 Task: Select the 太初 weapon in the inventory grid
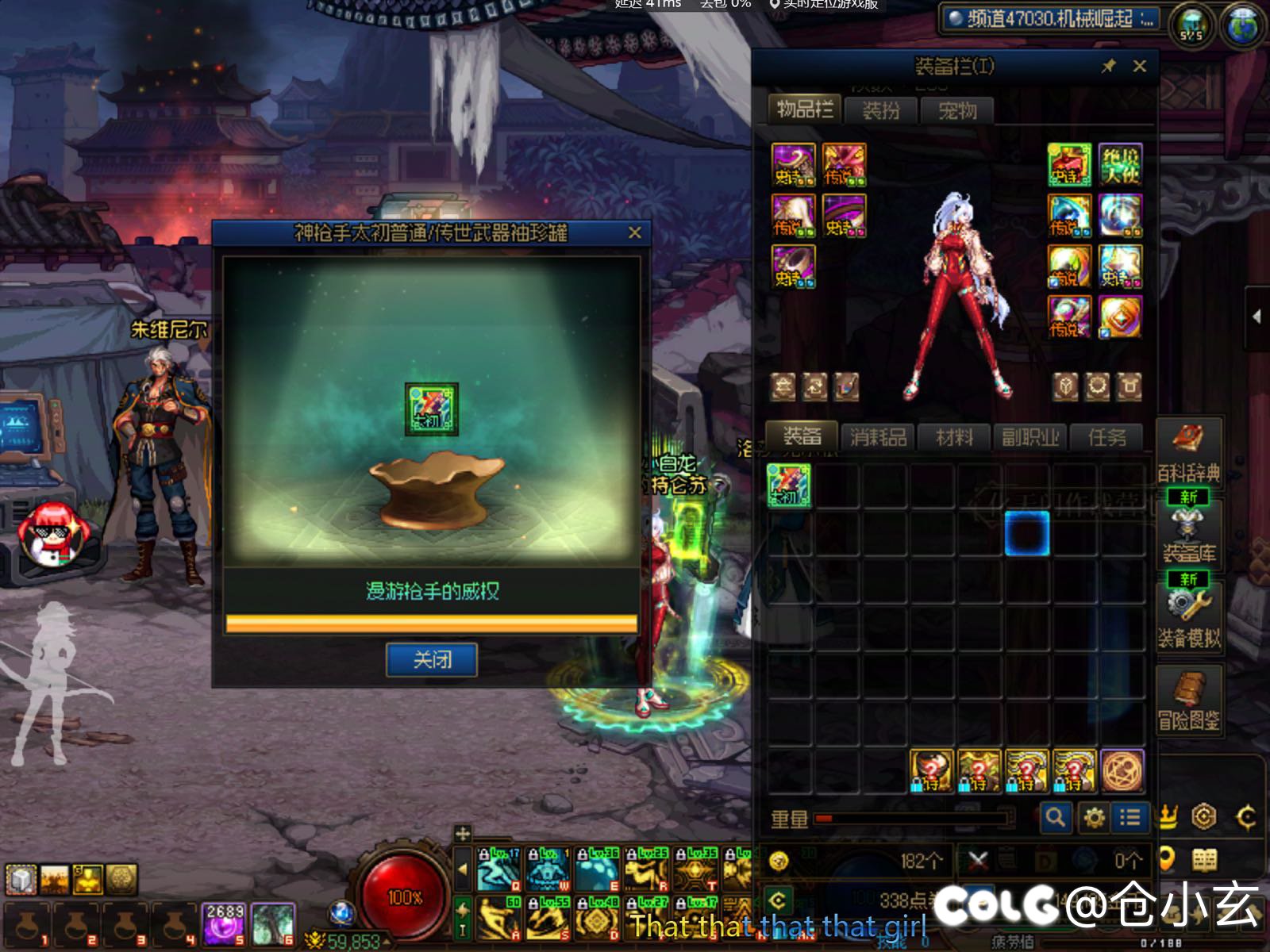[x=789, y=486]
